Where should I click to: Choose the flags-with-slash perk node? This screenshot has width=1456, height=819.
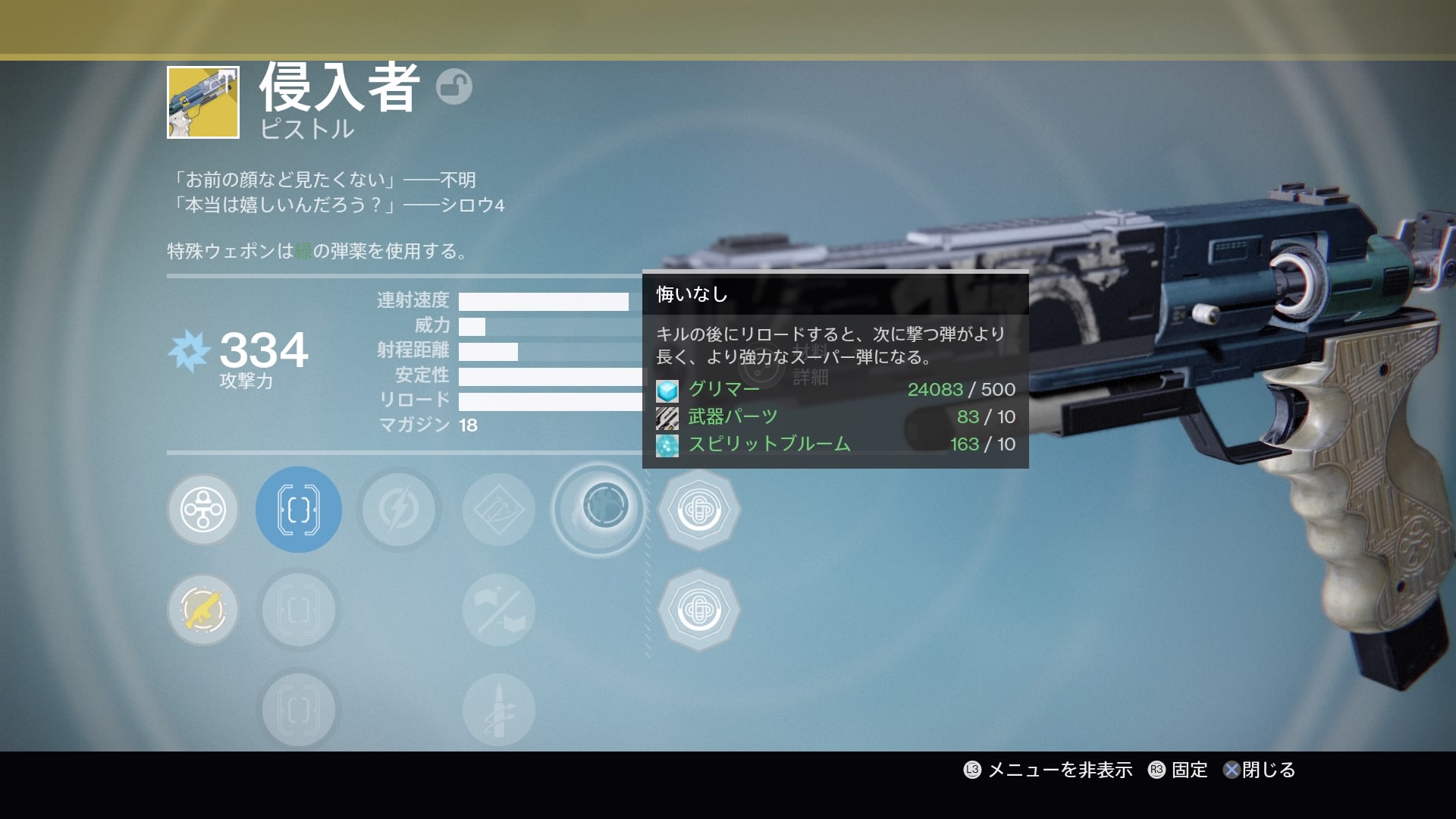[x=498, y=610]
